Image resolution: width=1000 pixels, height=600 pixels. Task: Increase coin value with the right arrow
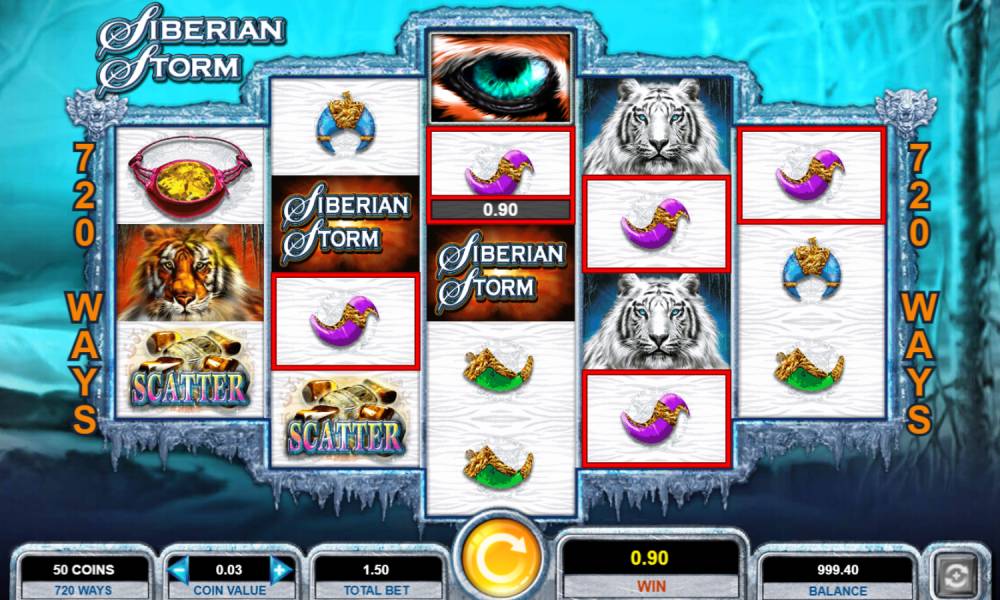(x=280, y=571)
